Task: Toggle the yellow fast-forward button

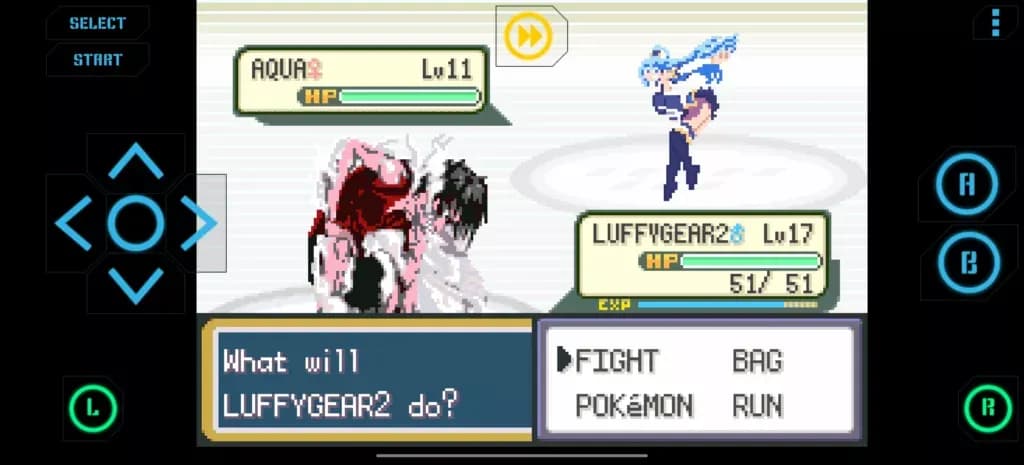Action: click(527, 37)
